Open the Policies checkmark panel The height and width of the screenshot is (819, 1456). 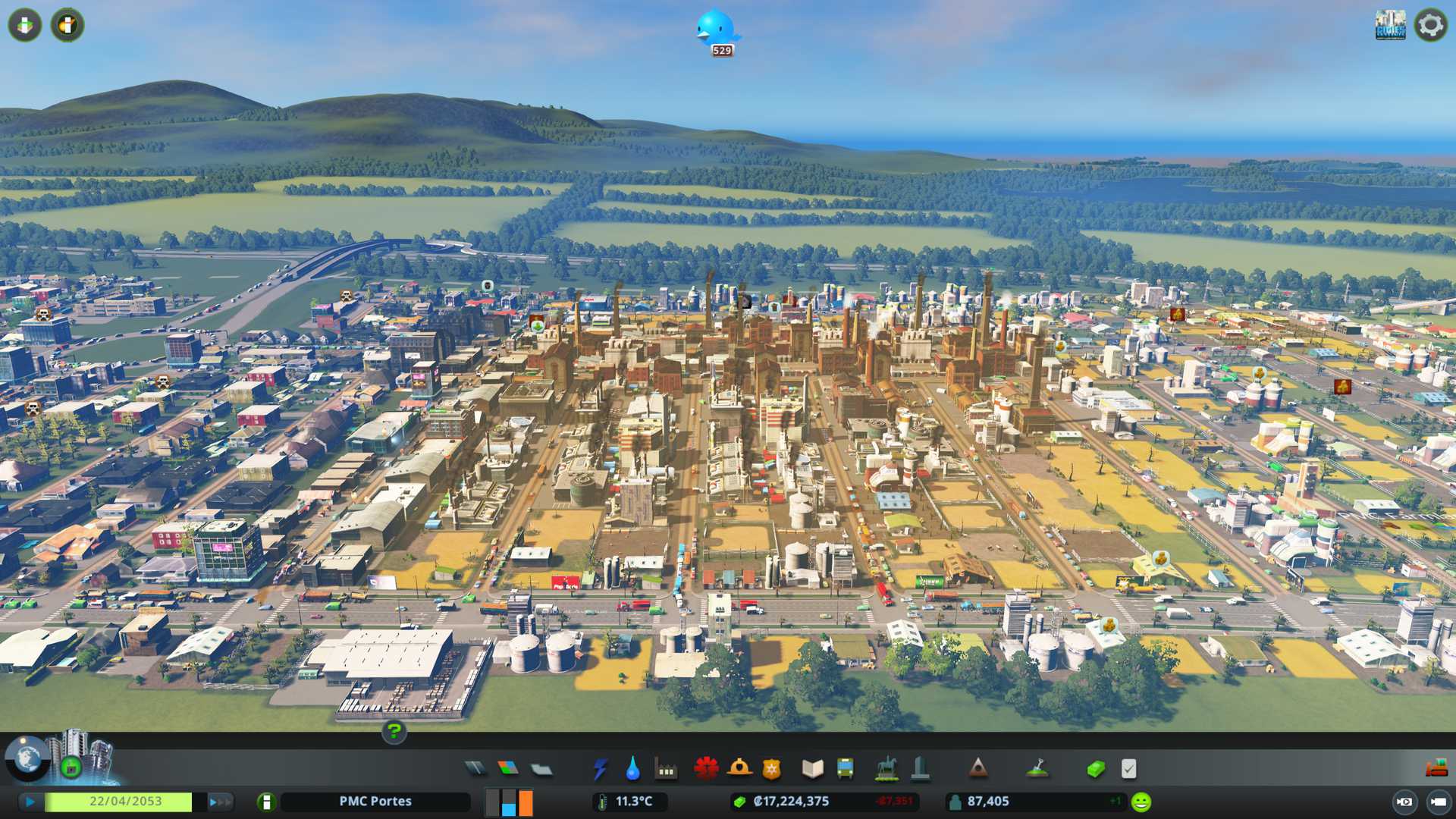1128,769
